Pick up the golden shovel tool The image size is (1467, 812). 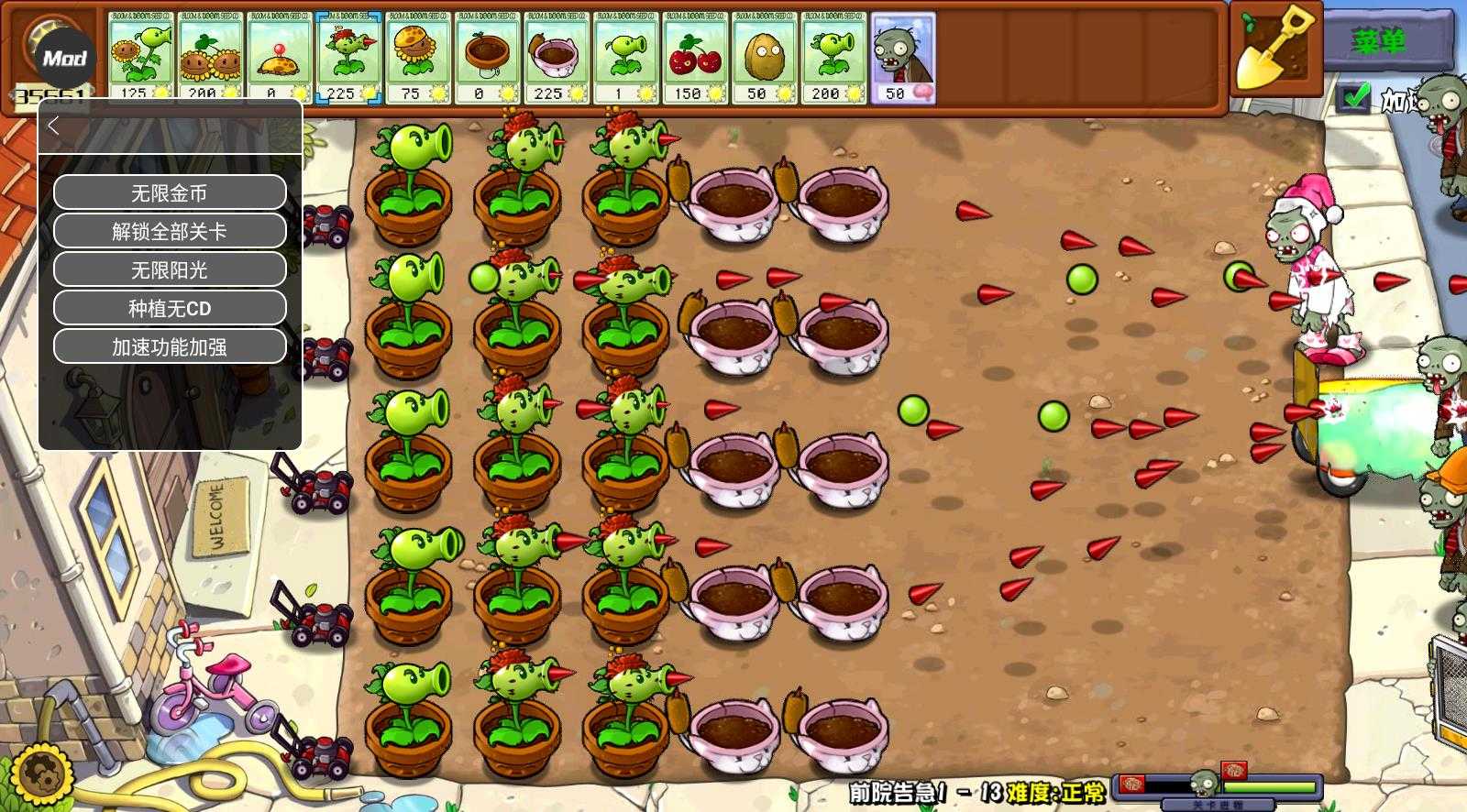coord(1273,48)
